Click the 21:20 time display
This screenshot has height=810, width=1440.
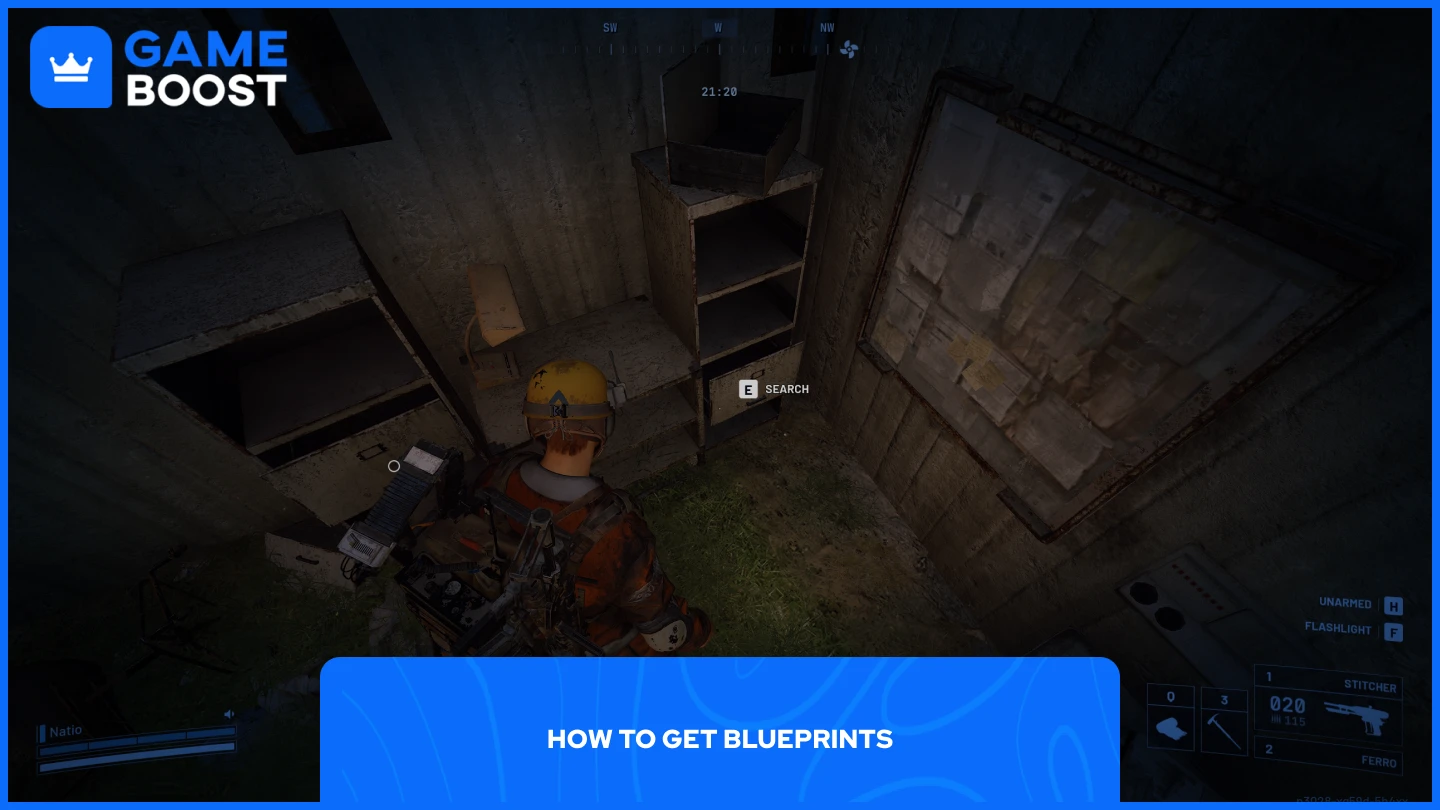click(719, 91)
